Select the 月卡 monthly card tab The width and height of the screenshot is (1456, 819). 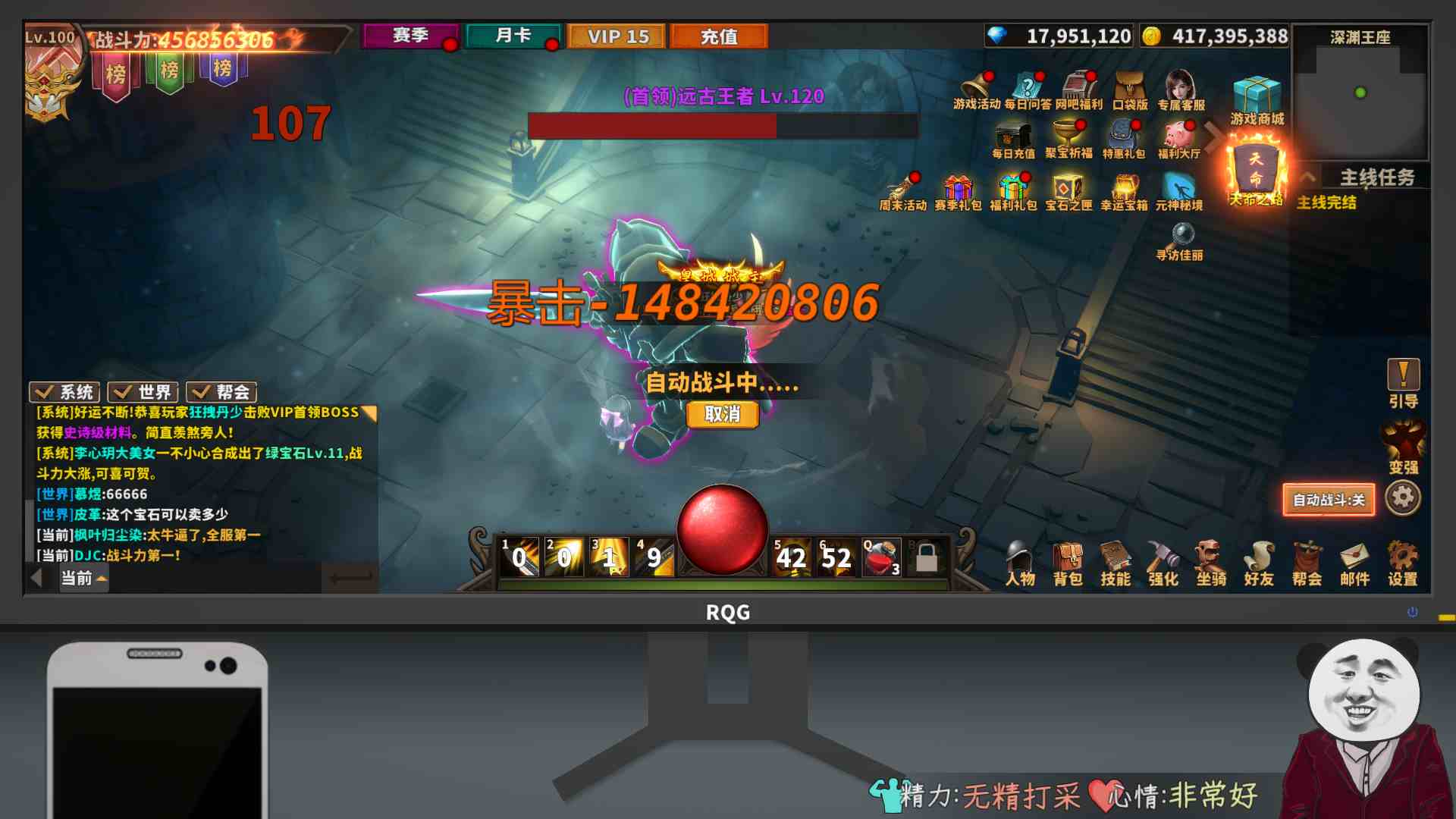point(513,36)
